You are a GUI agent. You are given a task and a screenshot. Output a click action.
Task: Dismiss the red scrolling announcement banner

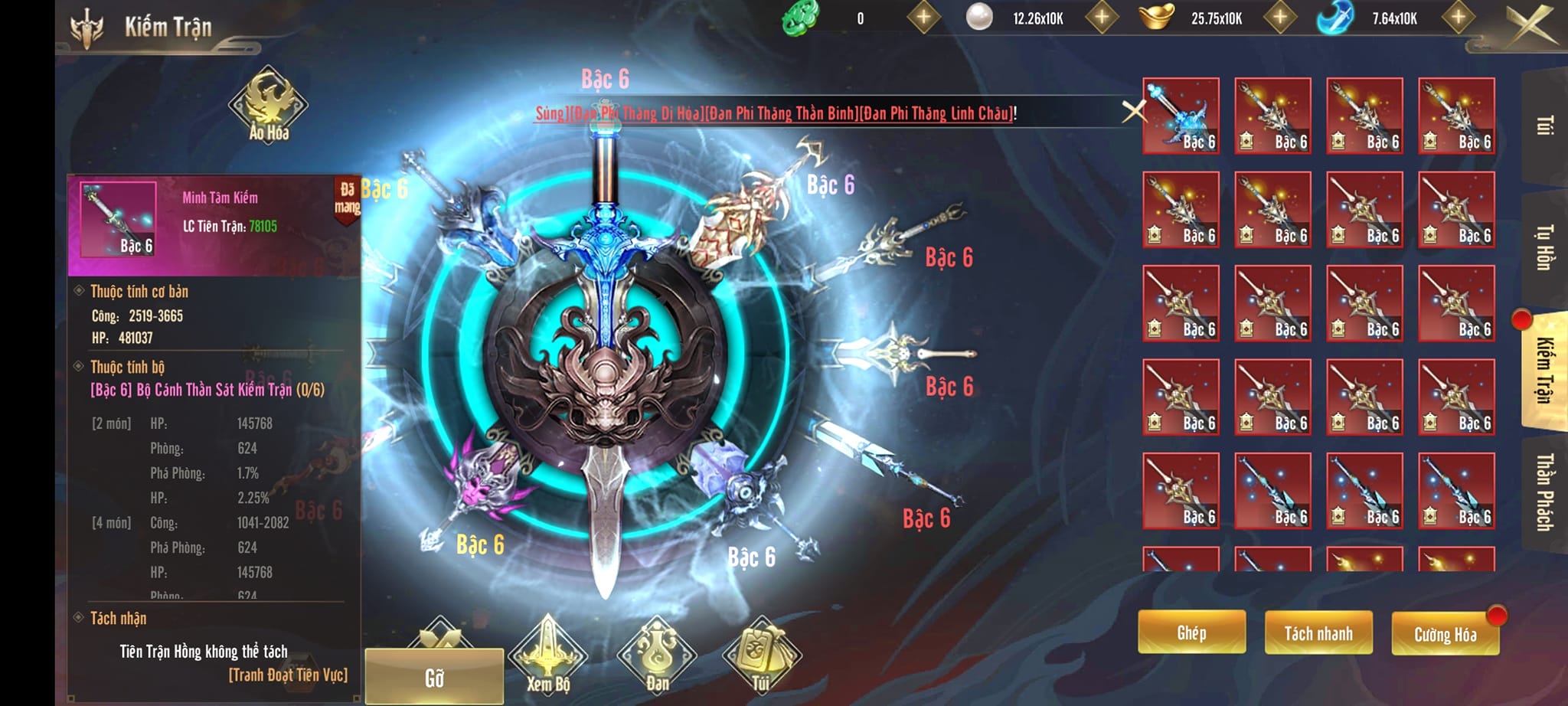tap(1133, 112)
